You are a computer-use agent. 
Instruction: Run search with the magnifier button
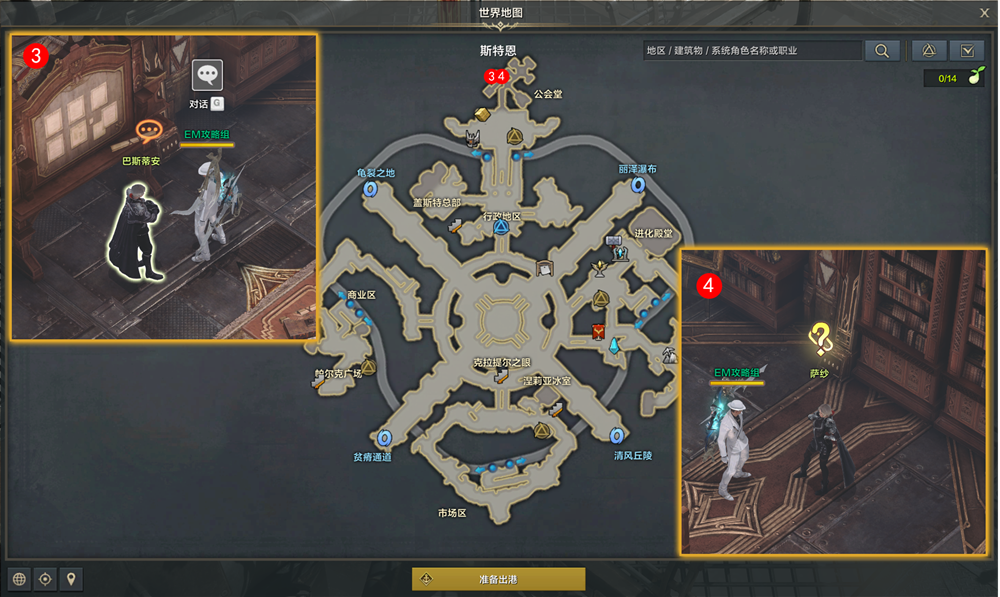pyautogui.click(x=882, y=50)
